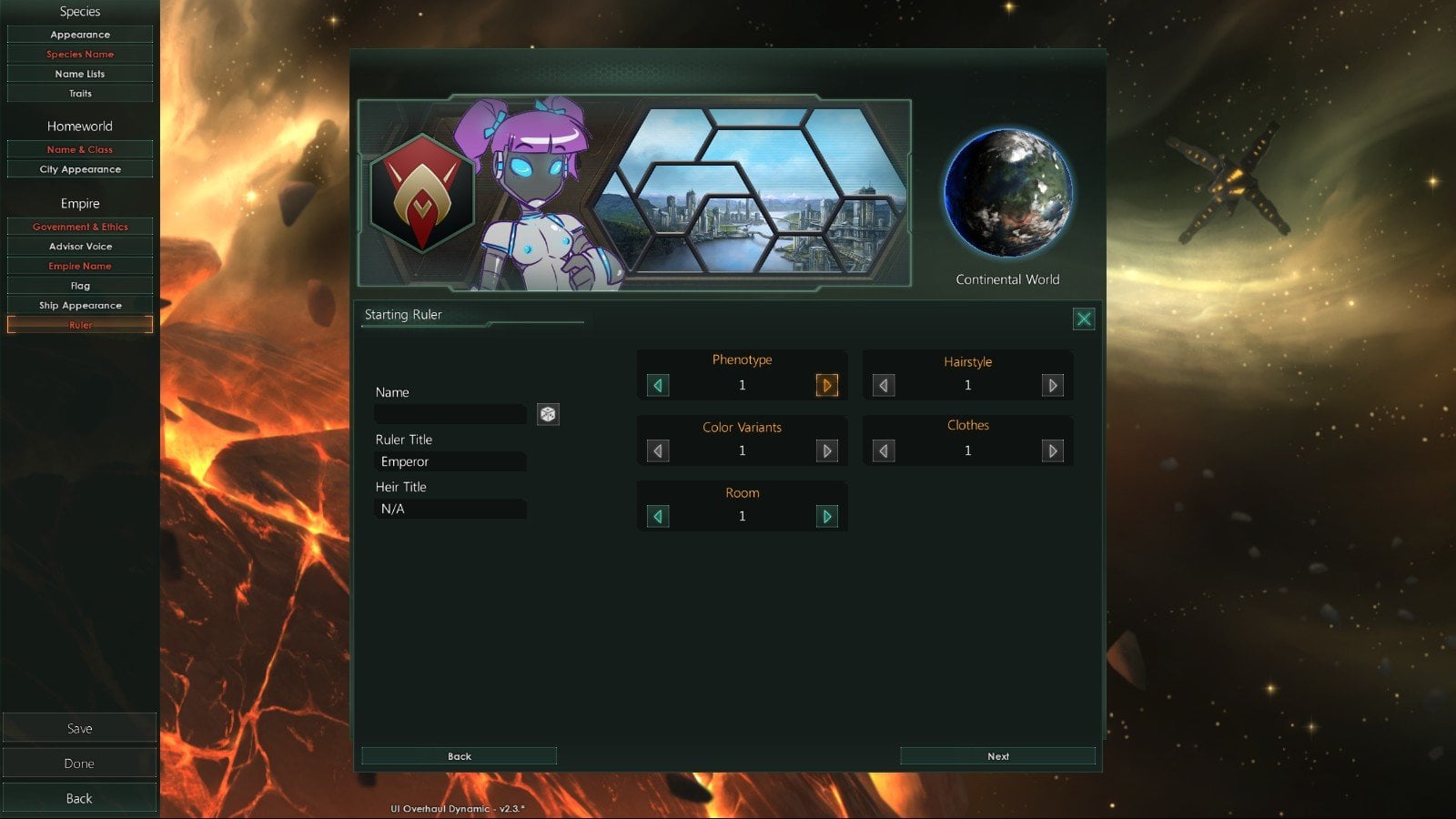Open Government & Ethics section
Viewport: 1456px width, 819px height.
click(80, 227)
